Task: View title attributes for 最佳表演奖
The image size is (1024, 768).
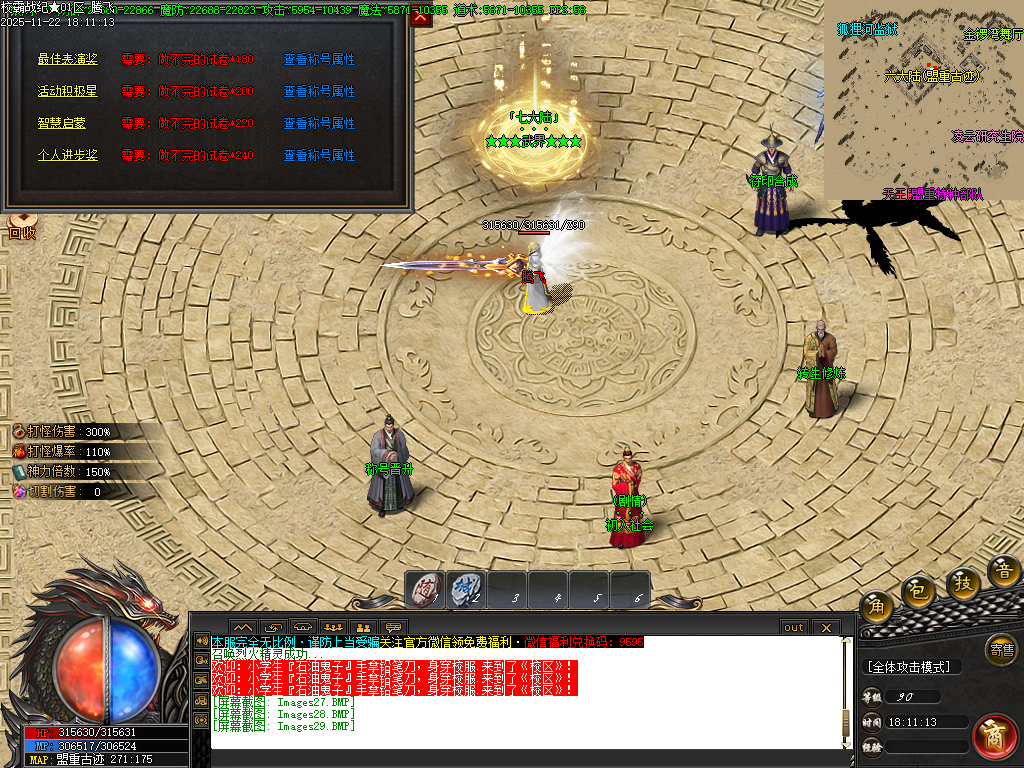Action: tap(319, 59)
